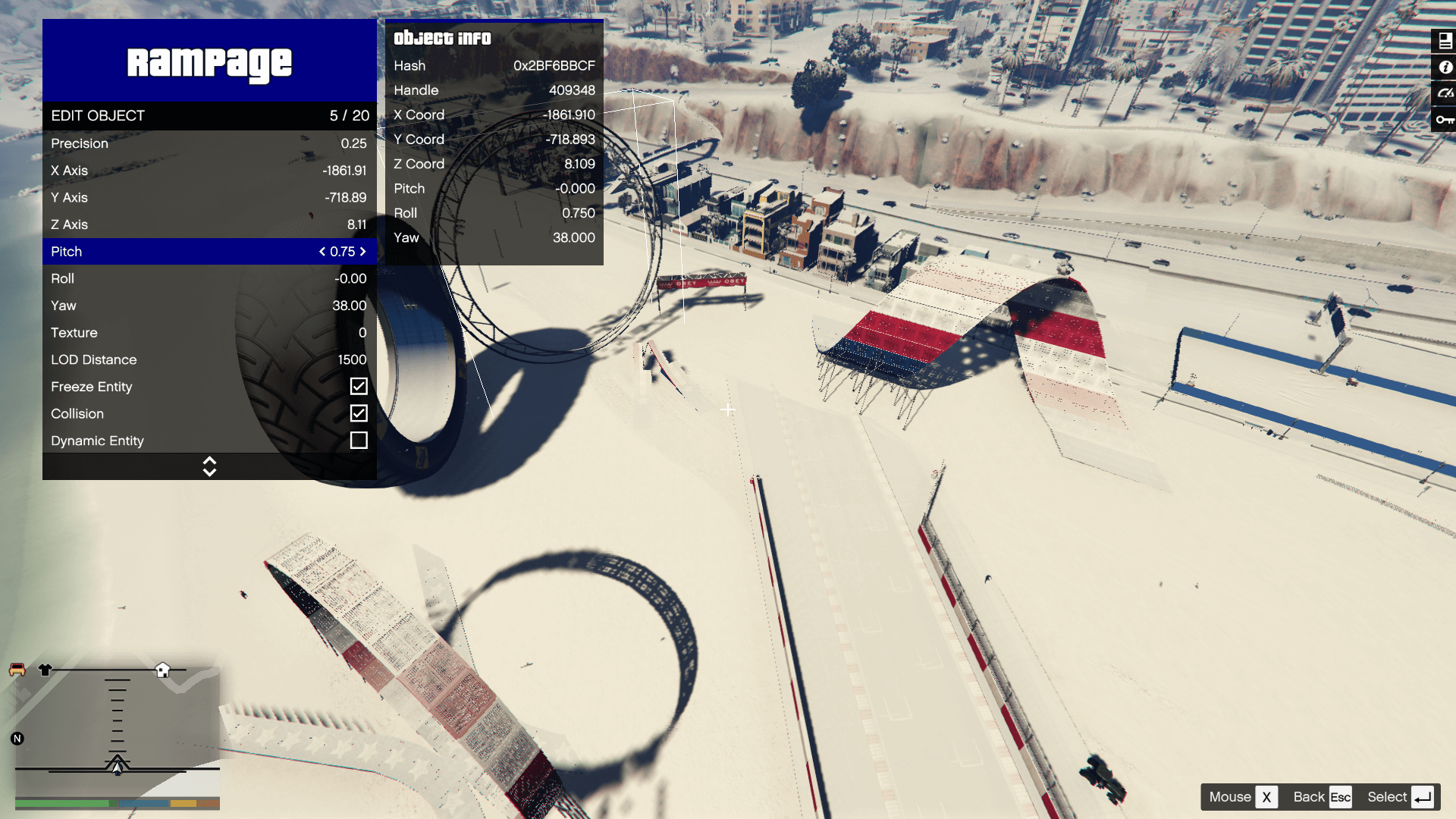This screenshot has height=819, width=1456.
Task: Select the Precision menu row
Action: [x=209, y=143]
